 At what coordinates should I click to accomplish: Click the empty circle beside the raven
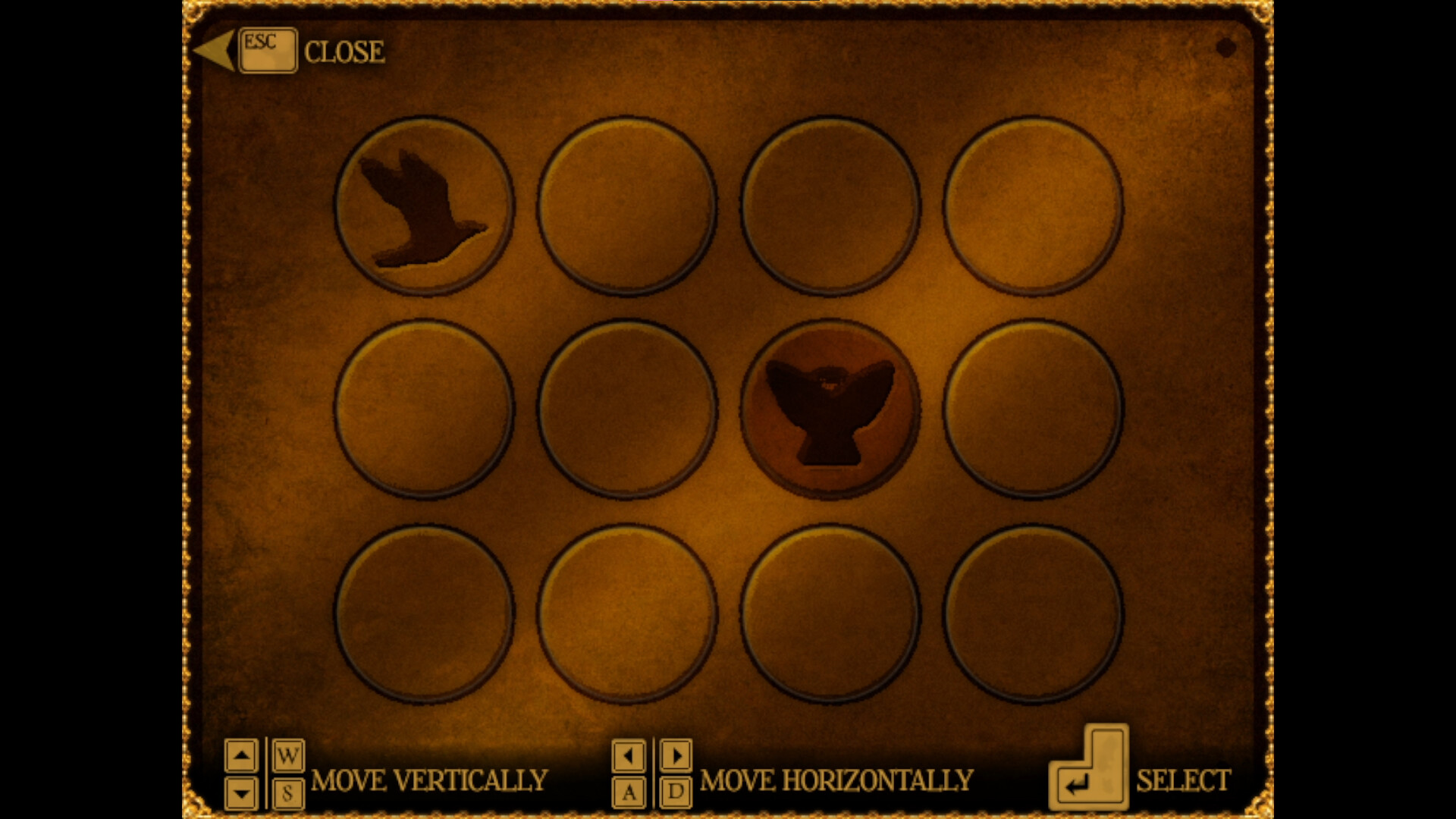coord(628,206)
